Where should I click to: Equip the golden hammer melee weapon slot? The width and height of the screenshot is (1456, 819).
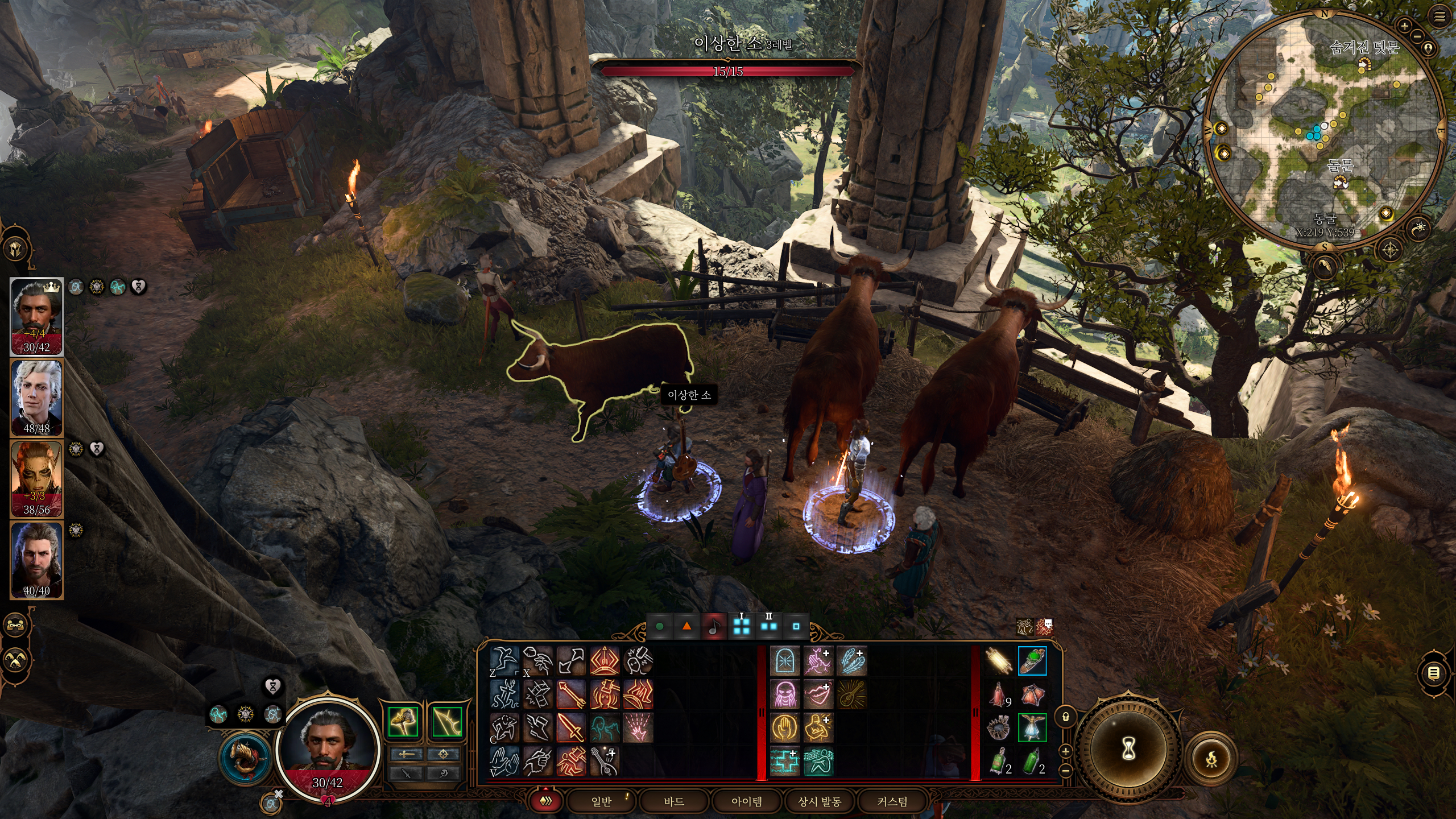coord(404,722)
